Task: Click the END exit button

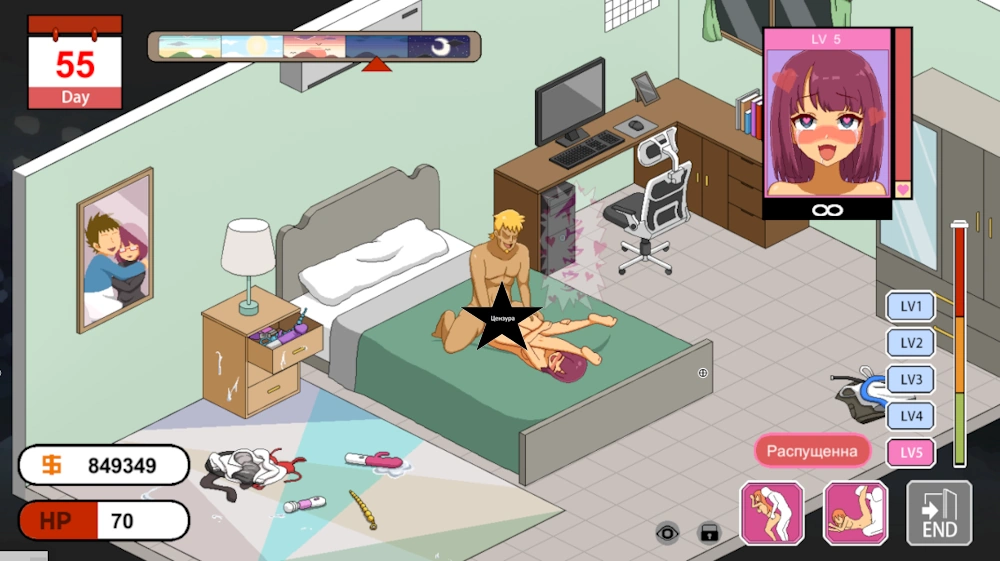Action: point(939,513)
